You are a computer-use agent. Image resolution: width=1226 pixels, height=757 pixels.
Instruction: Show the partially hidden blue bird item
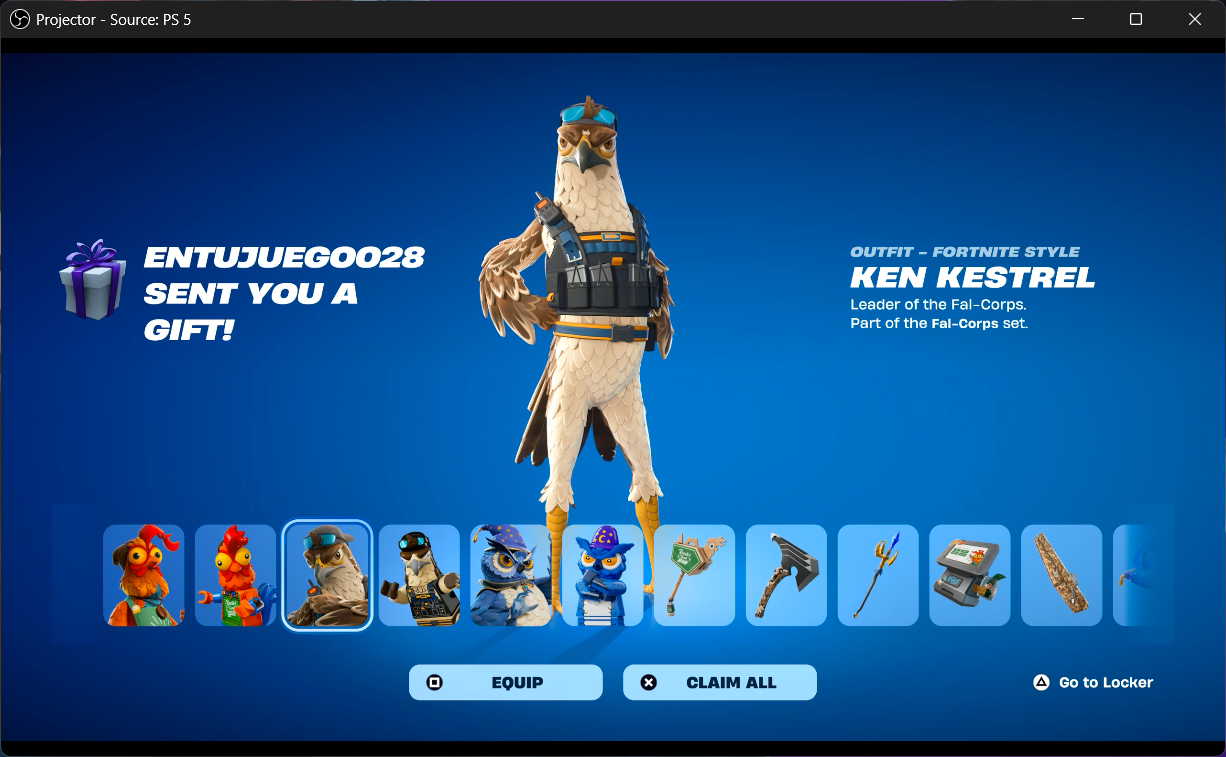point(1140,575)
